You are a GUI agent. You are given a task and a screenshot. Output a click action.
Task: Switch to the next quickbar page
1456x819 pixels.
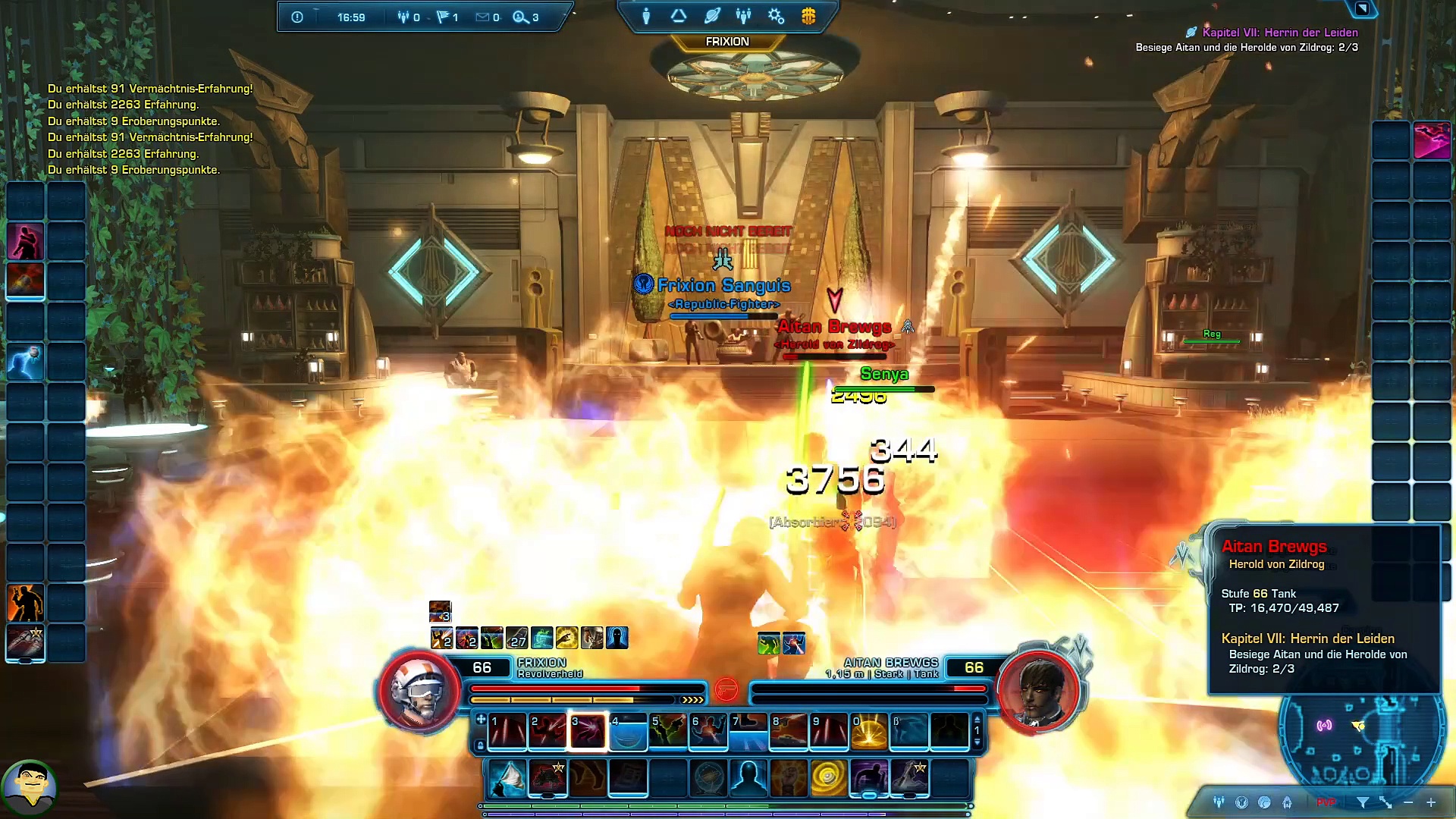pos(977,743)
